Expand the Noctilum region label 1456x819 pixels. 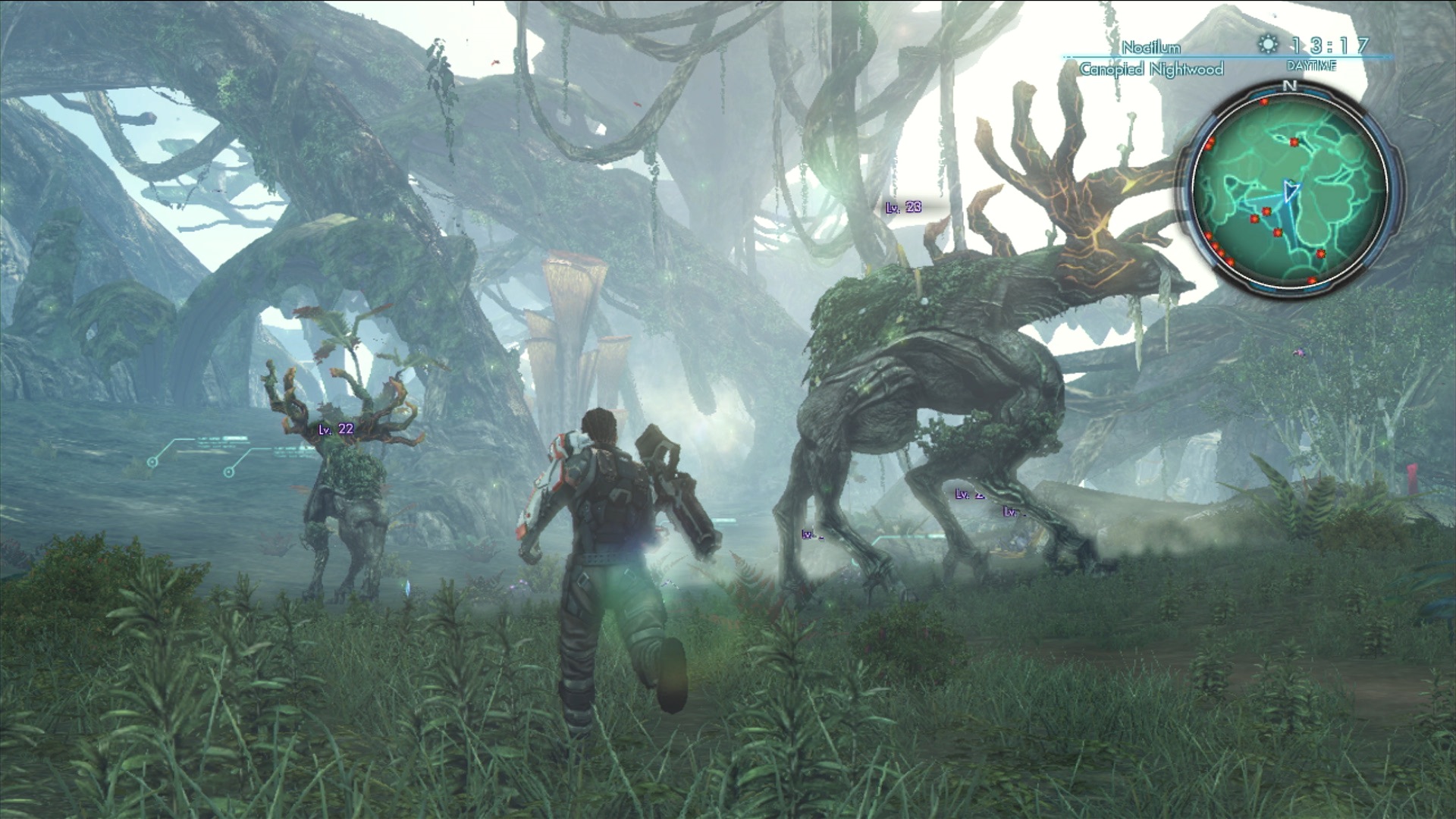click(1150, 45)
